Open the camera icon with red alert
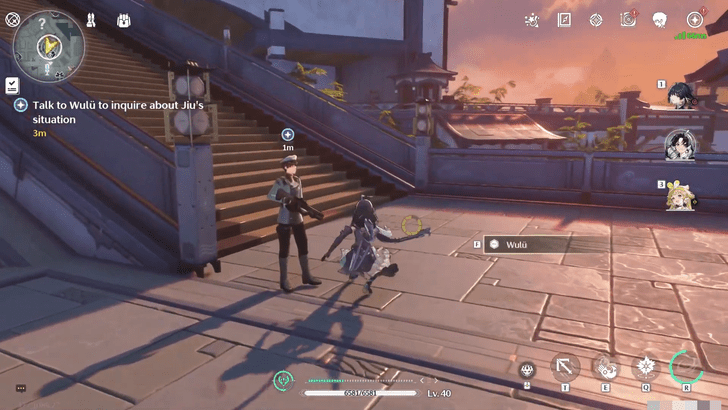This screenshot has height=410, width=728. pyautogui.click(x=627, y=19)
